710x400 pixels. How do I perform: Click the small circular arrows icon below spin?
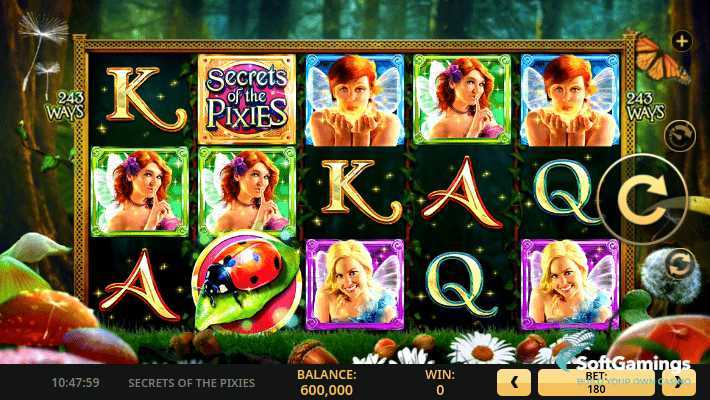tap(681, 264)
